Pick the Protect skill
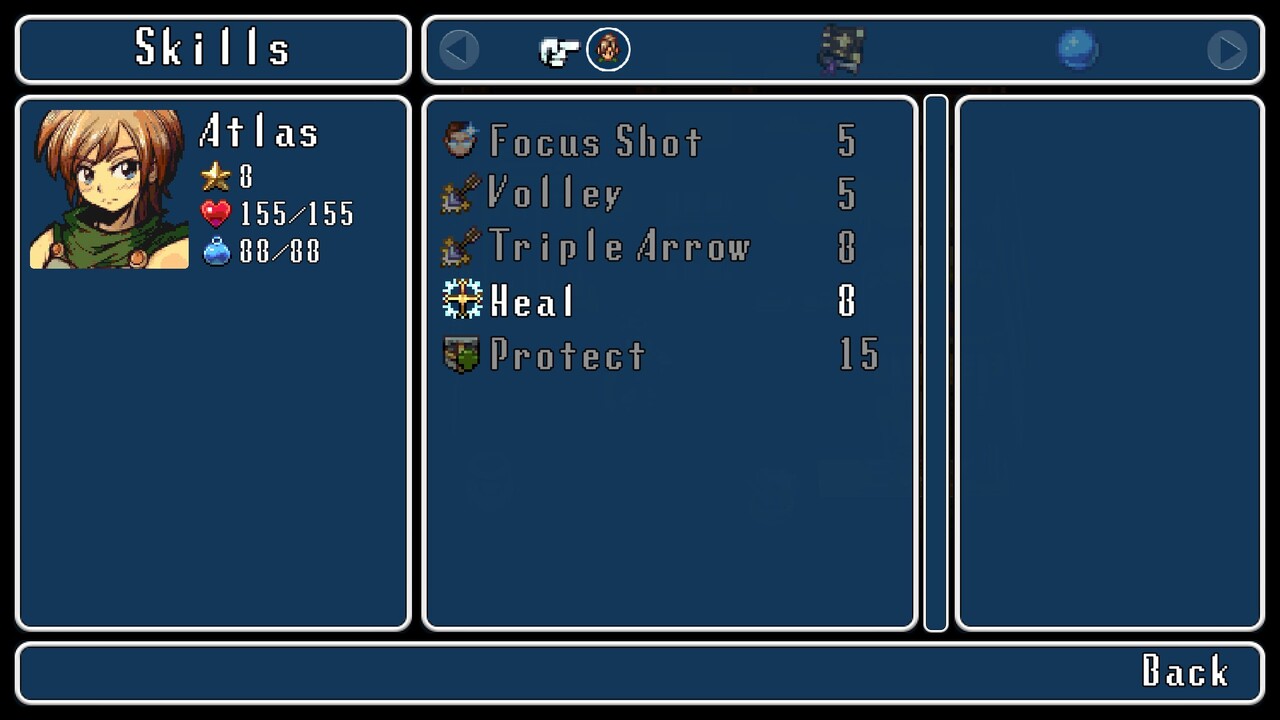Screen dimensions: 1280x720 pyautogui.click(x=567, y=354)
